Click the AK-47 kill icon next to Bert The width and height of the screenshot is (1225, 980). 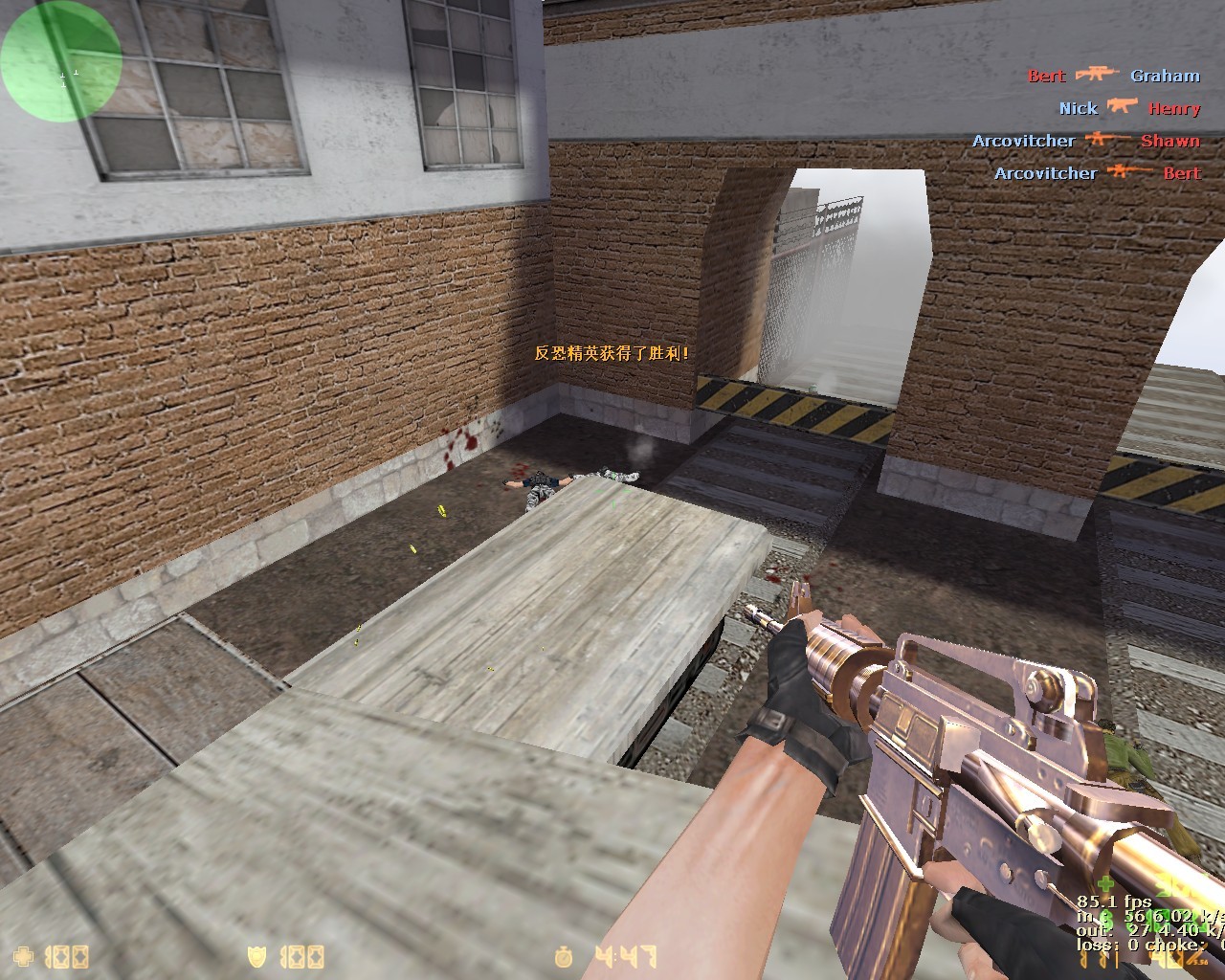tap(1098, 75)
